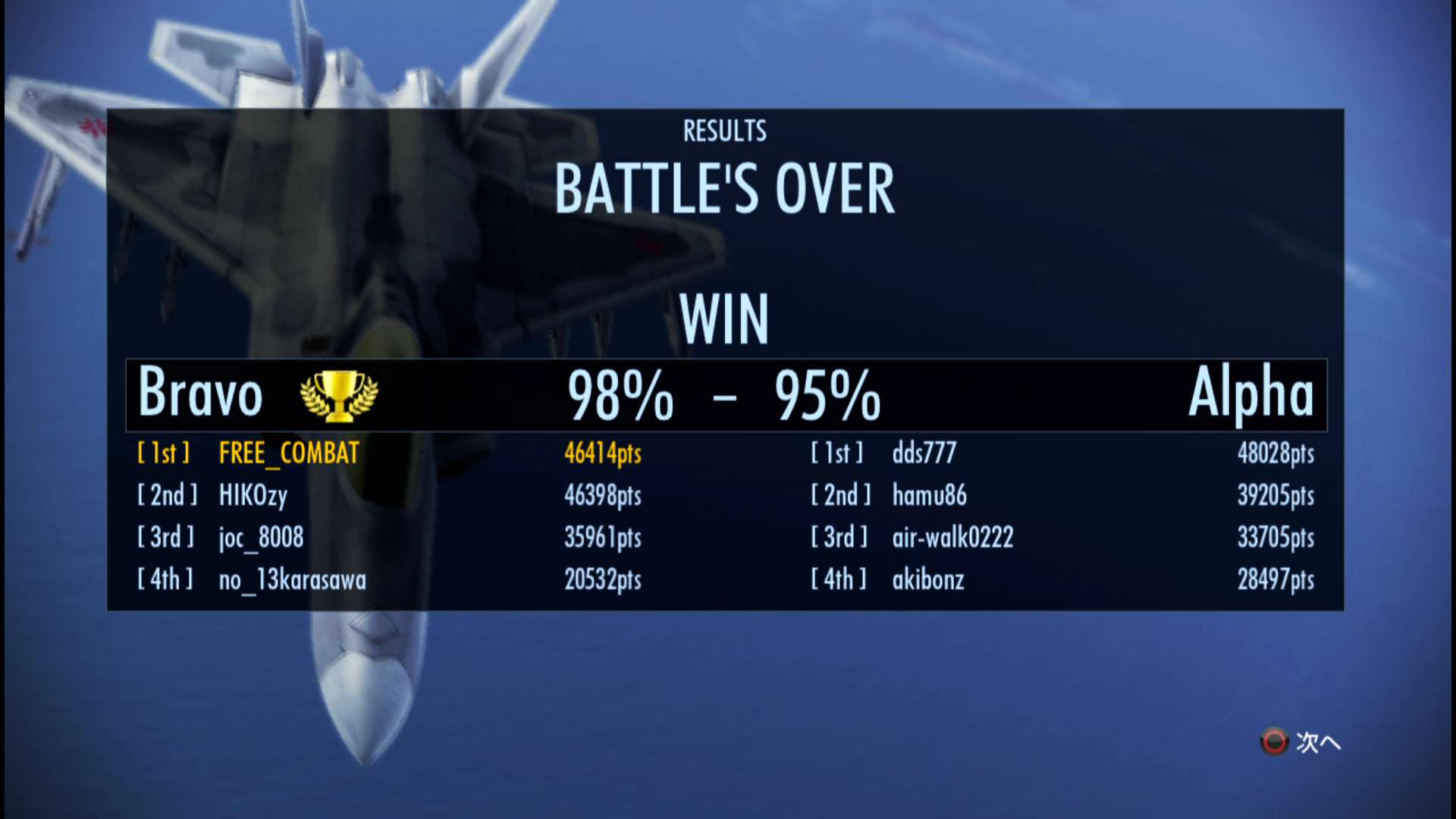Select the air-walk0222 player row

pyautogui.click(x=952, y=538)
